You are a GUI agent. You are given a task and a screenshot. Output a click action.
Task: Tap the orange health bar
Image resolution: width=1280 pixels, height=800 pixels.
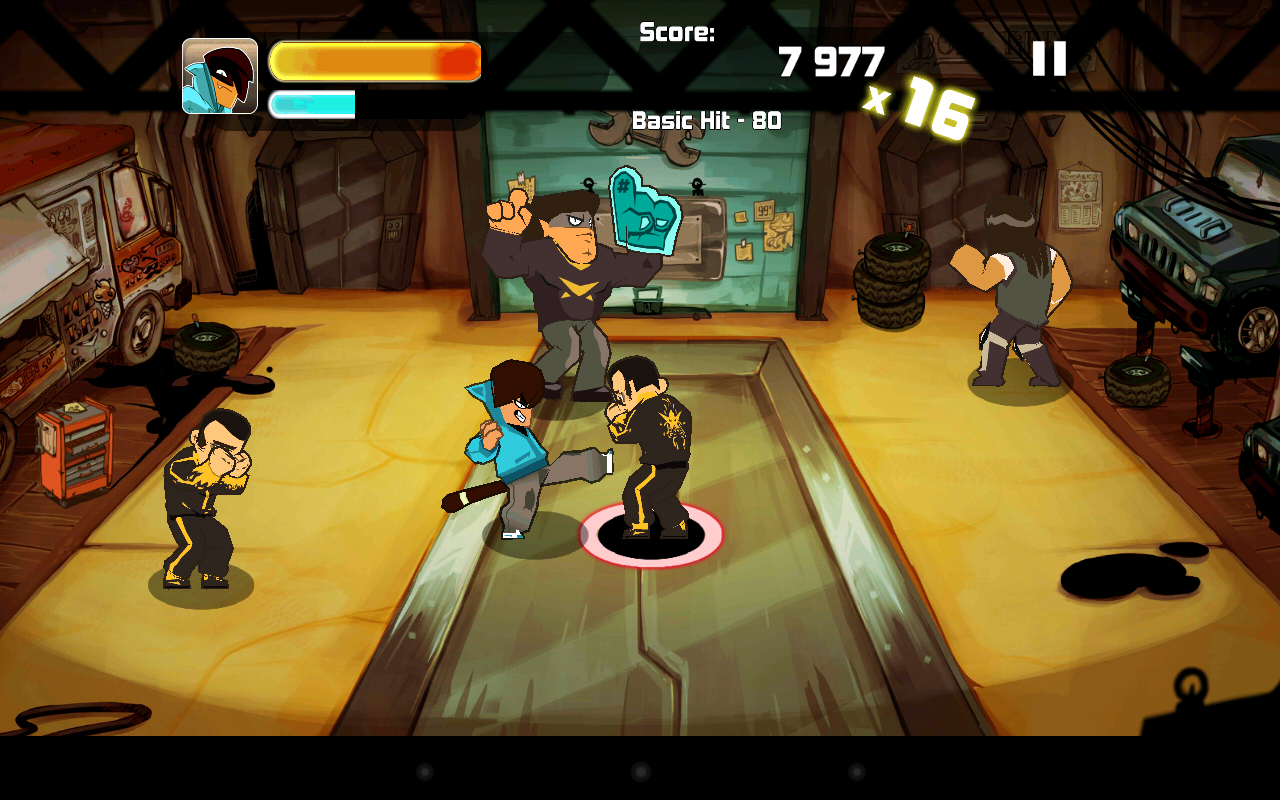coord(375,60)
